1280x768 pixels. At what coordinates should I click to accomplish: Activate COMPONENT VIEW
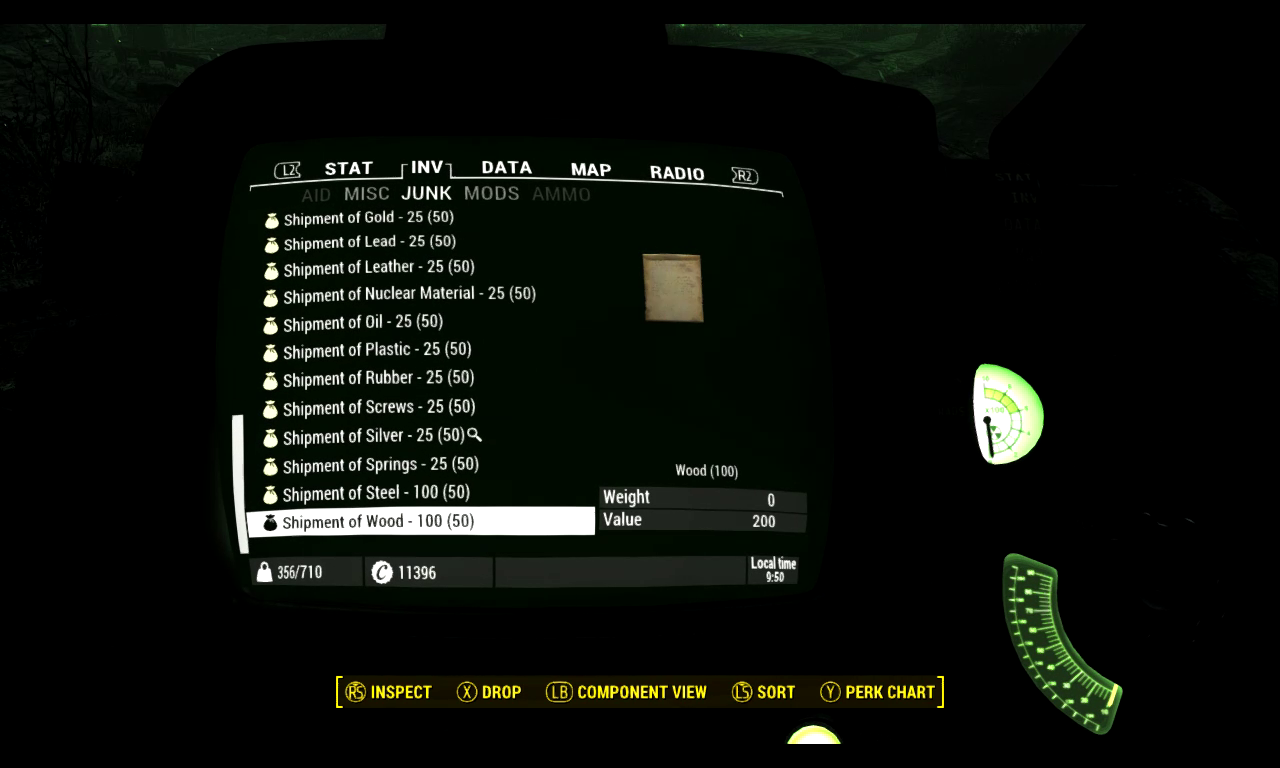point(641,691)
